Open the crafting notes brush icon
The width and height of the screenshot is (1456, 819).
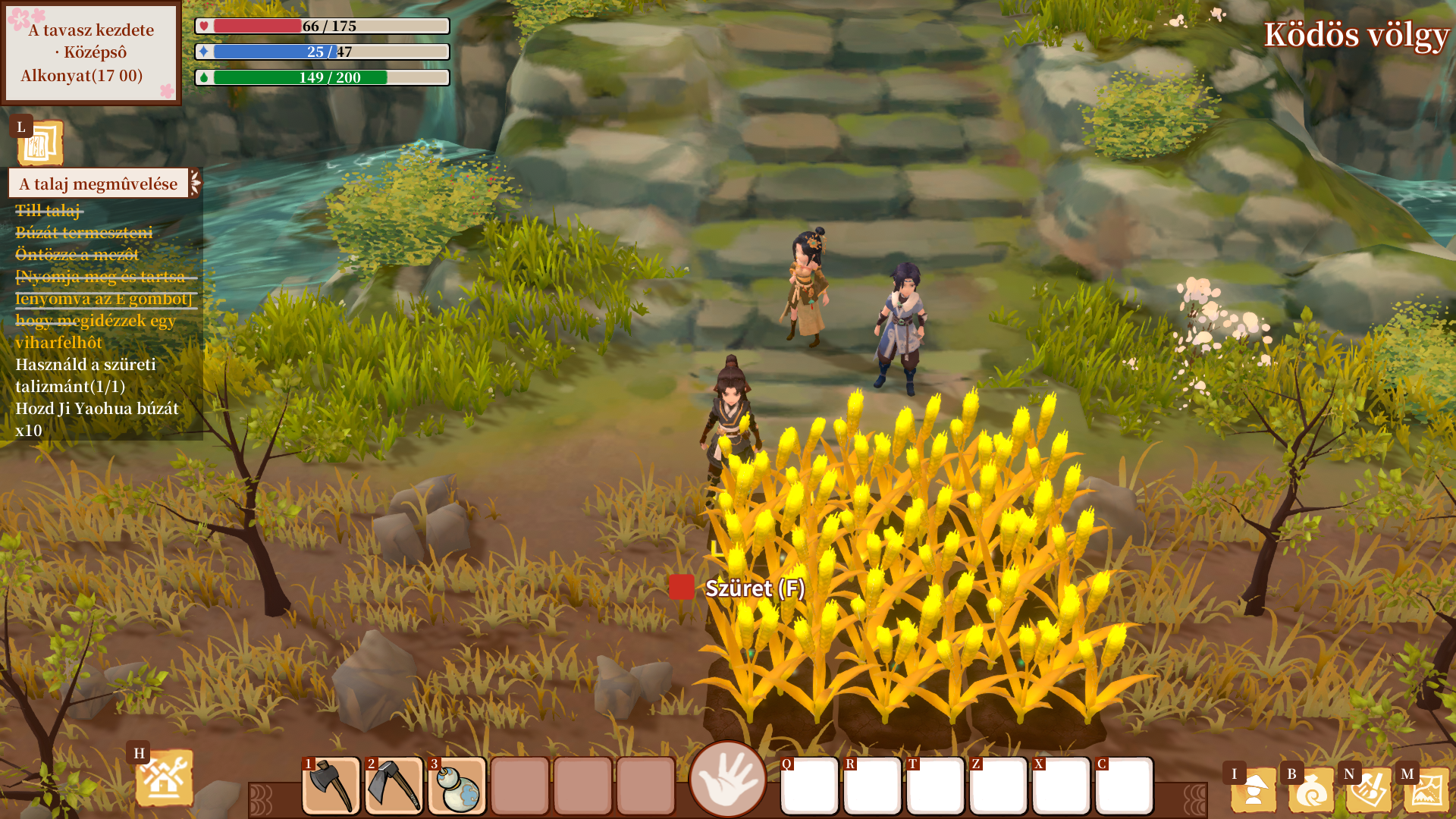(1369, 790)
